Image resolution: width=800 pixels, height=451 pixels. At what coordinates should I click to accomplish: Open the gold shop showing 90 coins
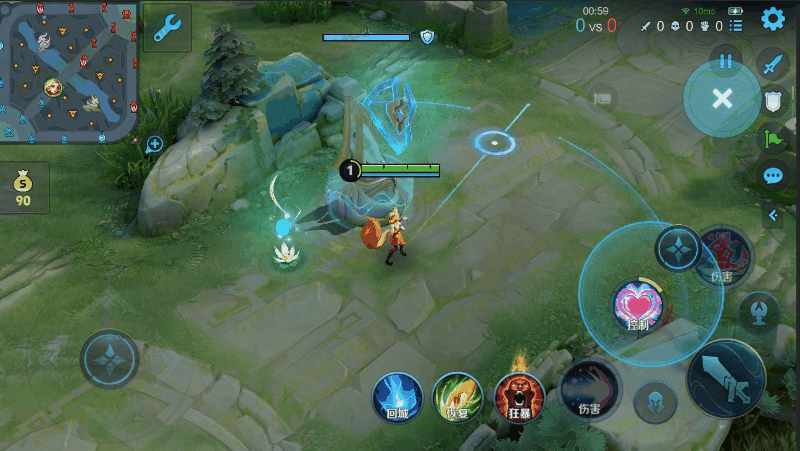point(23,188)
